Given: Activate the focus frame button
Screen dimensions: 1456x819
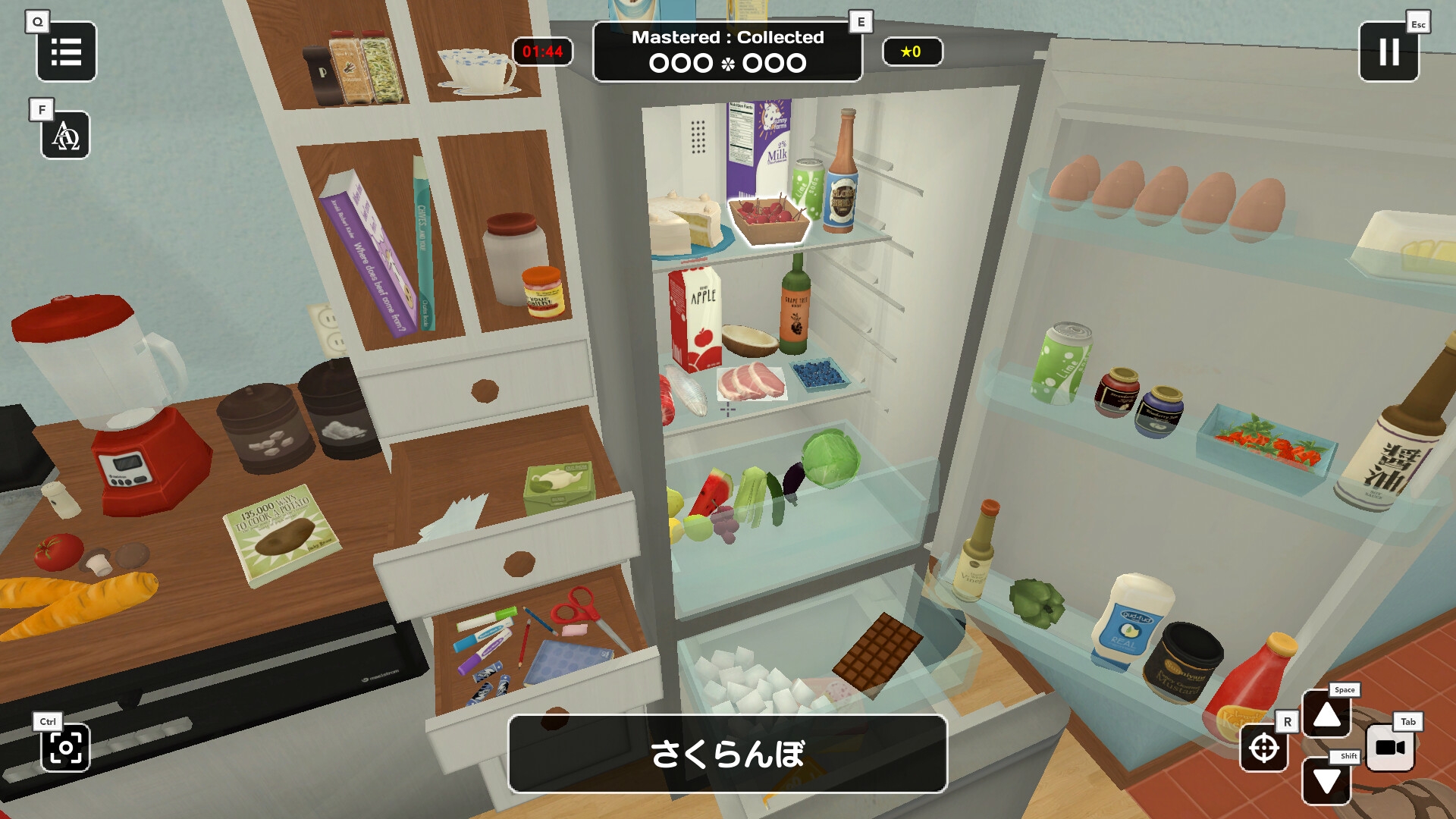Looking at the screenshot, I should point(65,748).
